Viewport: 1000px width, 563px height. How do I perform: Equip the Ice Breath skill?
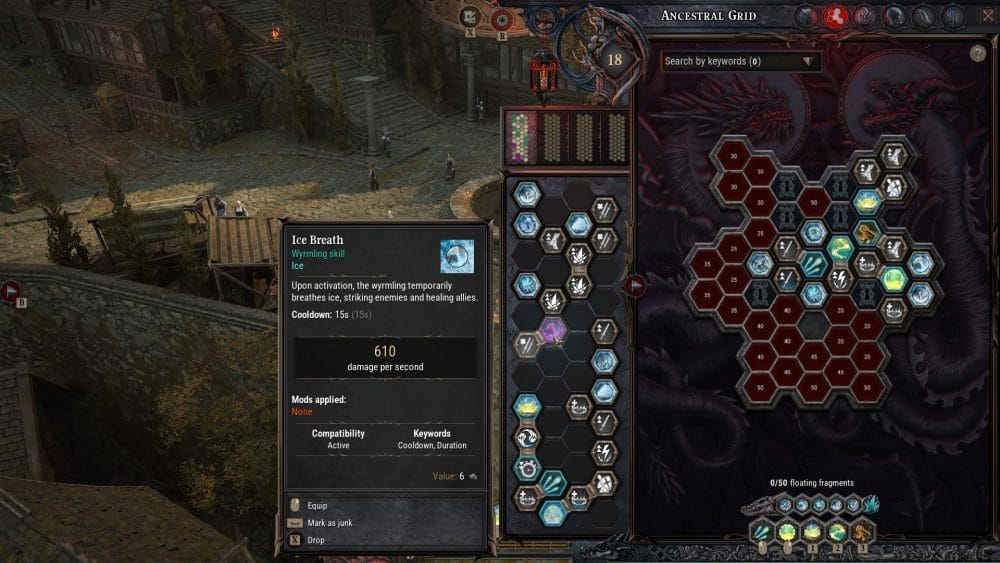tap(316, 506)
